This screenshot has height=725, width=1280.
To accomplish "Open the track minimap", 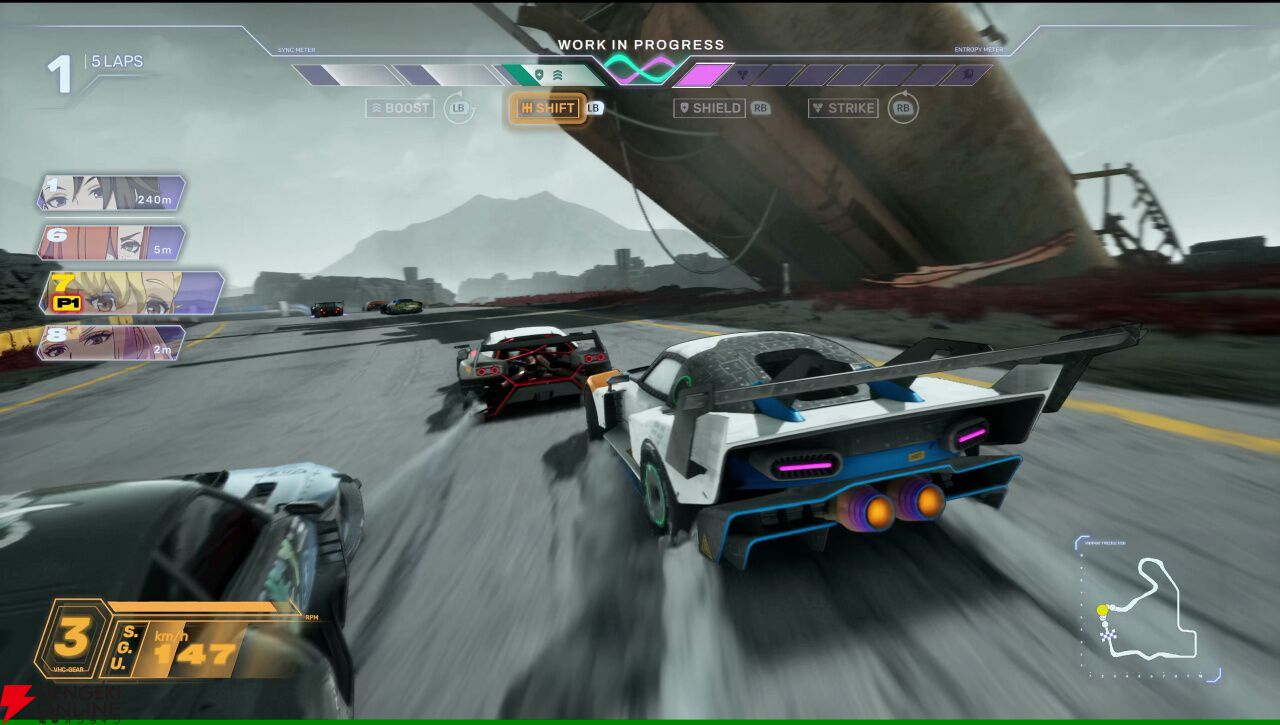I will pos(1148,612).
